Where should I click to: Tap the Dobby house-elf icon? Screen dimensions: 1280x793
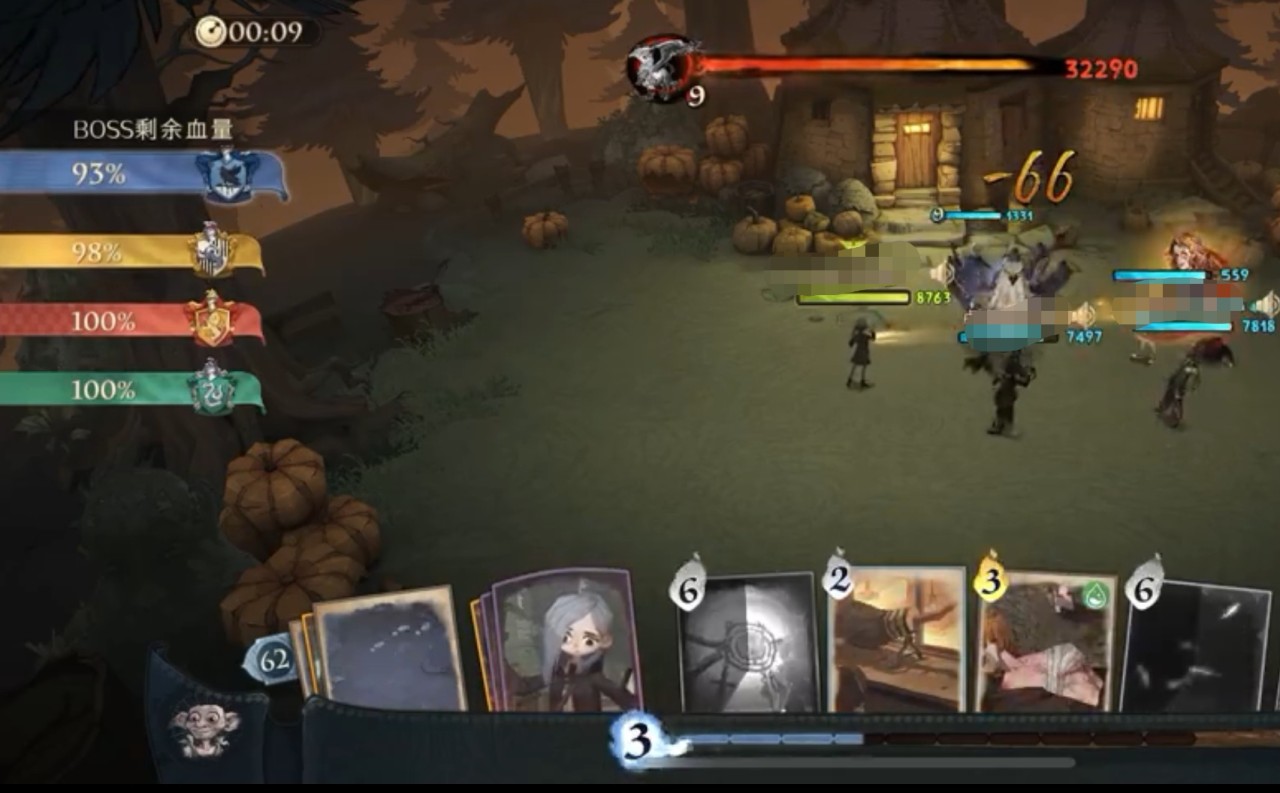point(203,728)
